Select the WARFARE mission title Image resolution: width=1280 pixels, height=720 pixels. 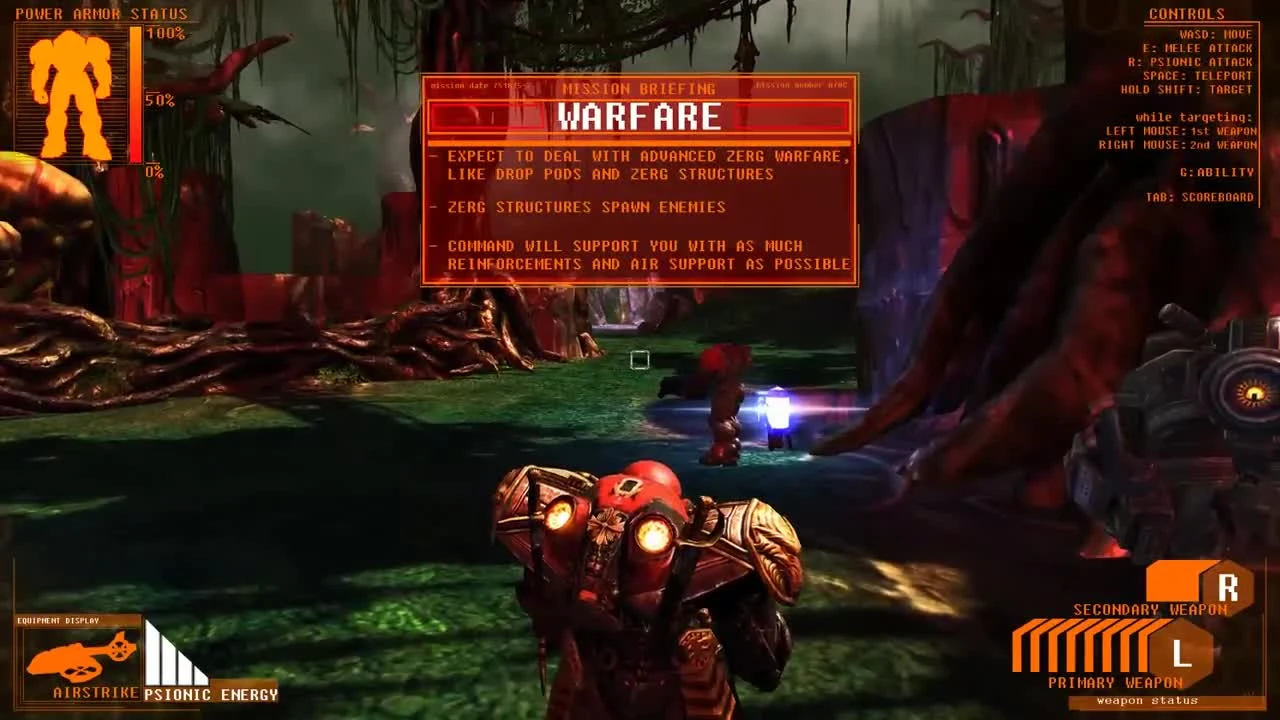pyautogui.click(x=640, y=117)
